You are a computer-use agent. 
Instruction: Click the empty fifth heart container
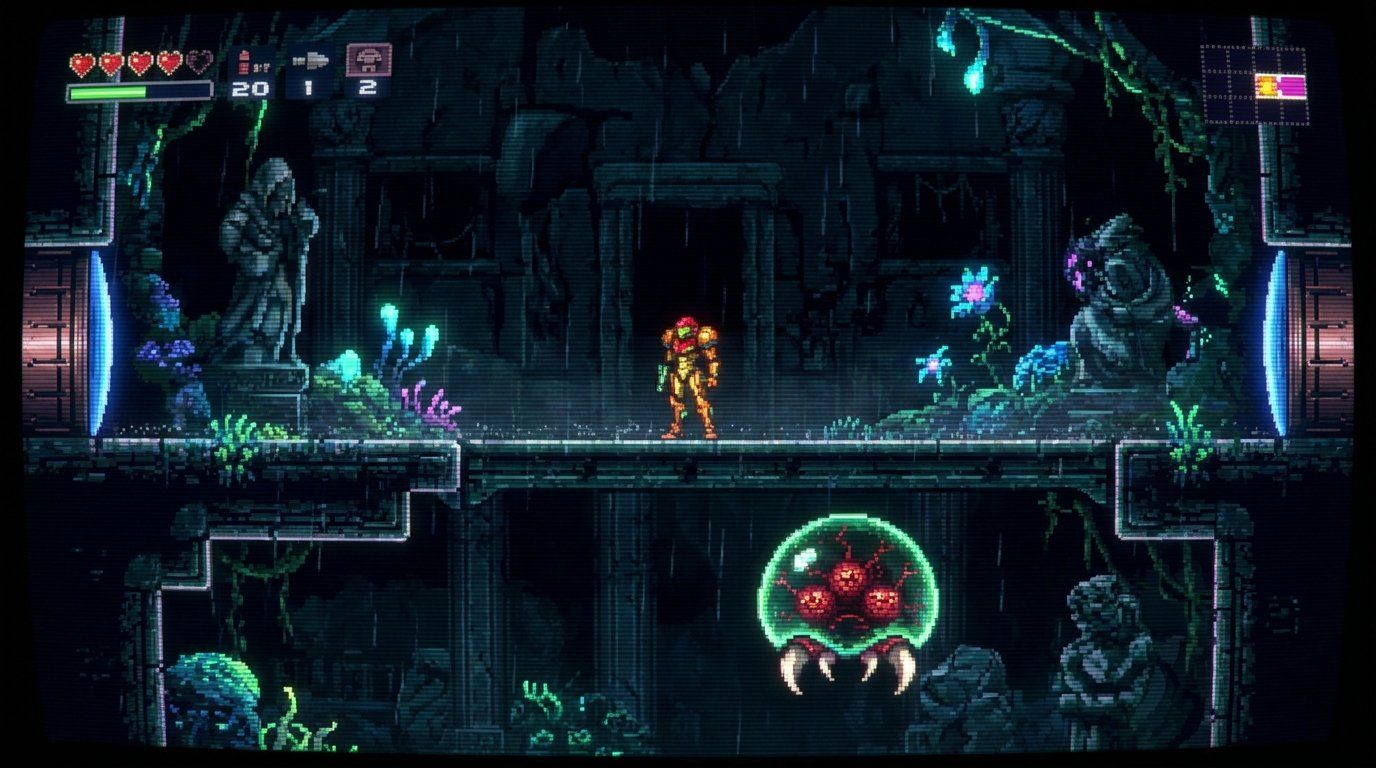pos(200,64)
